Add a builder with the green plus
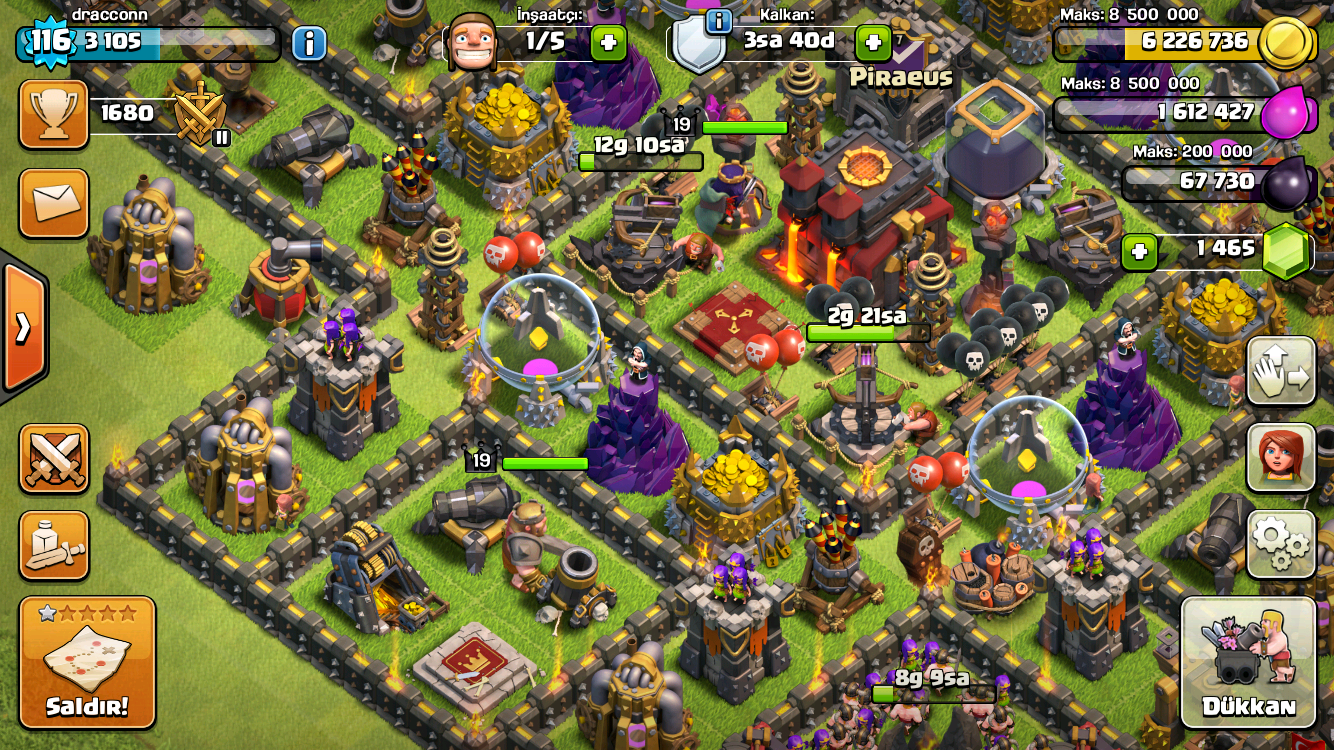Viewport: 1334px width, 750px height. point(609,43)
